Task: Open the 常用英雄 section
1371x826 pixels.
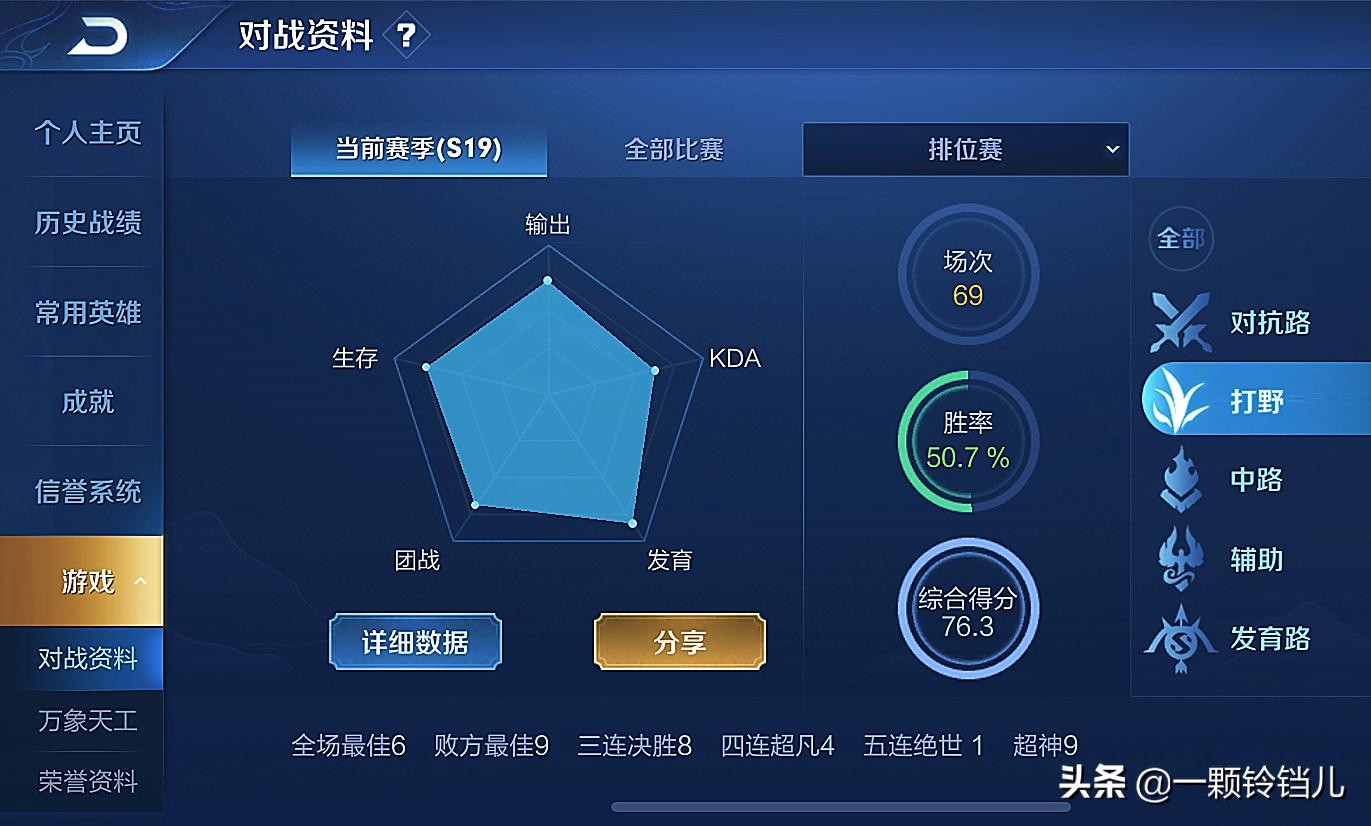Action: tap(87, 312)
